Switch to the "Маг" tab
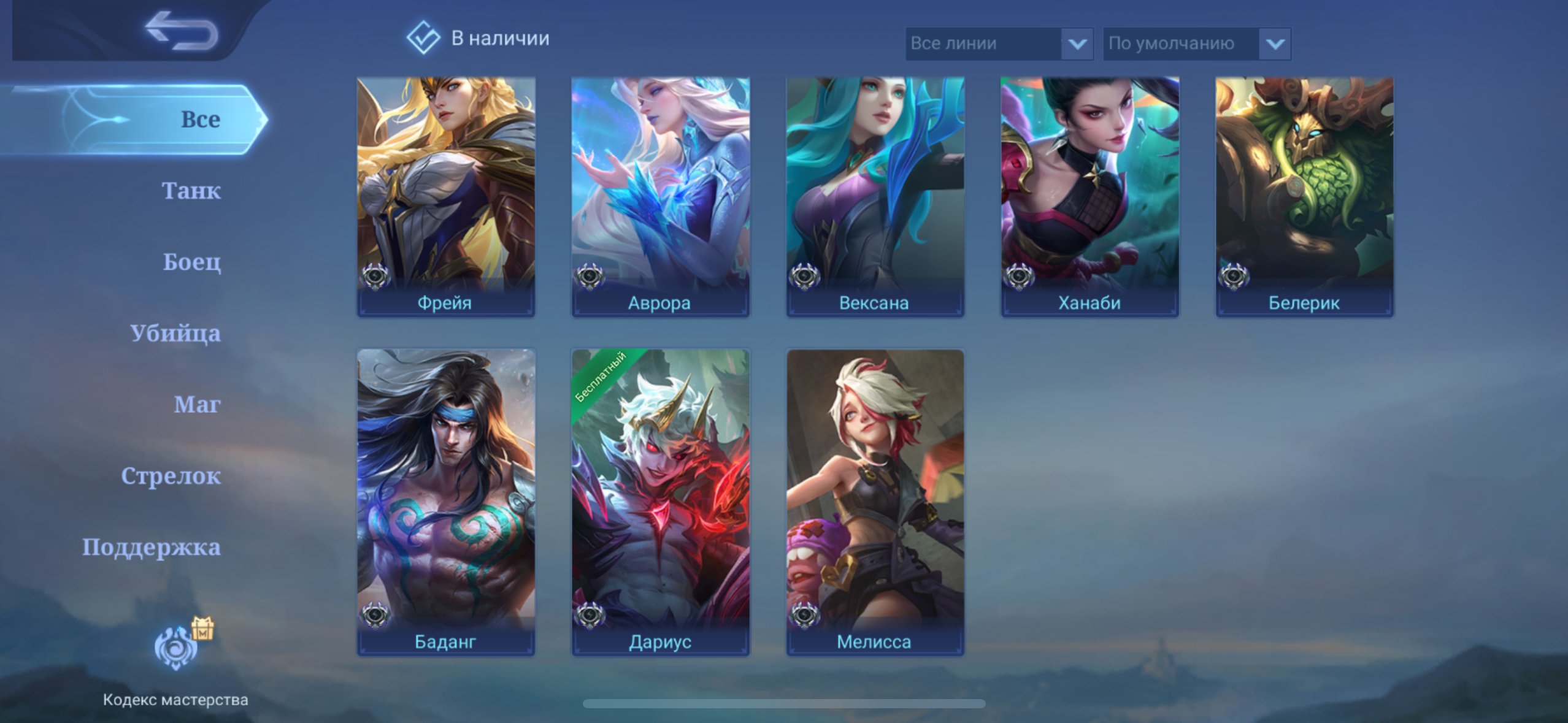The height and width of the screenshot is (723, 1568). [x=197, y=404]
